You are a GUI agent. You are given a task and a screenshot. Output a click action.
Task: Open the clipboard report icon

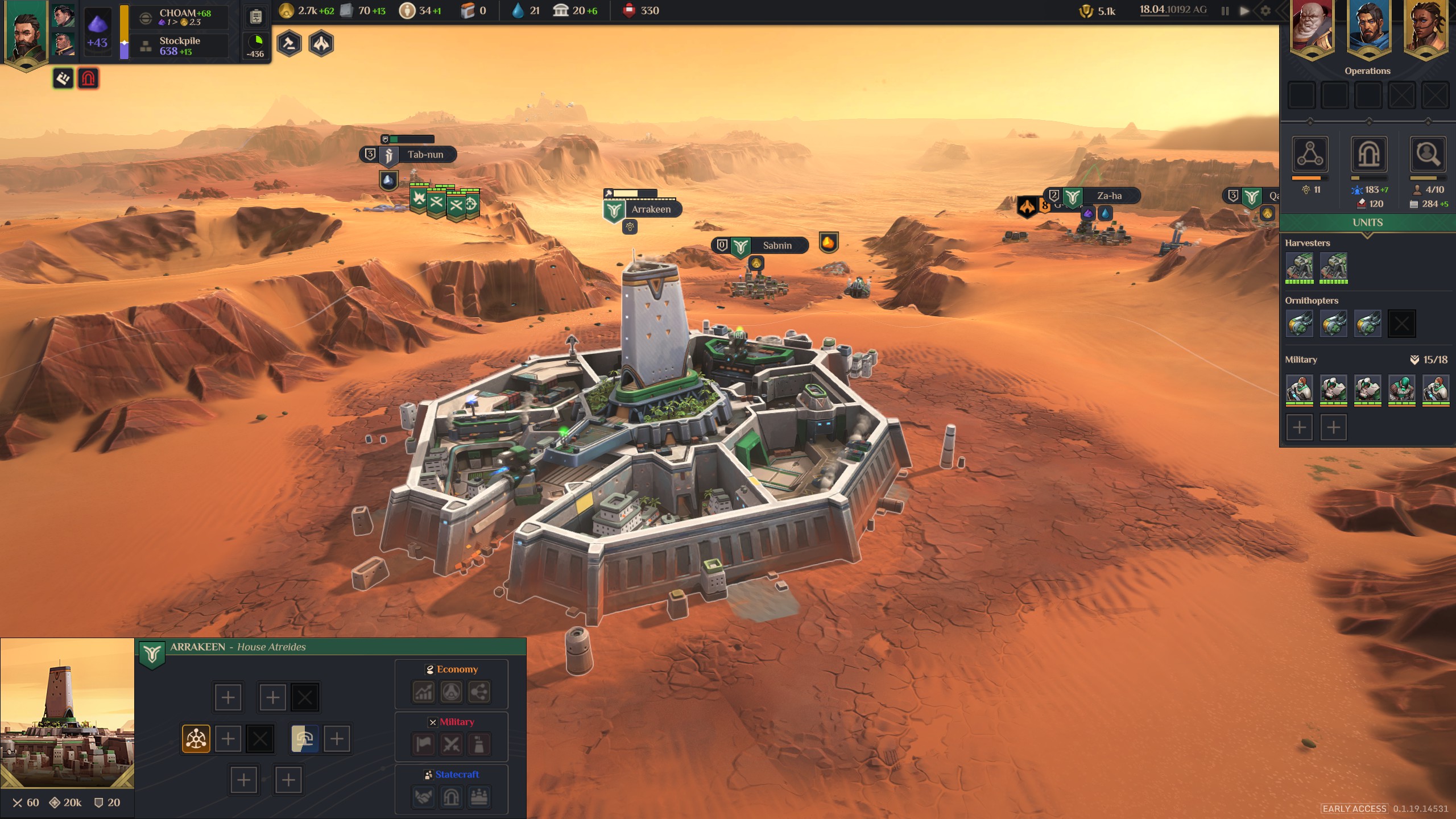256,16
